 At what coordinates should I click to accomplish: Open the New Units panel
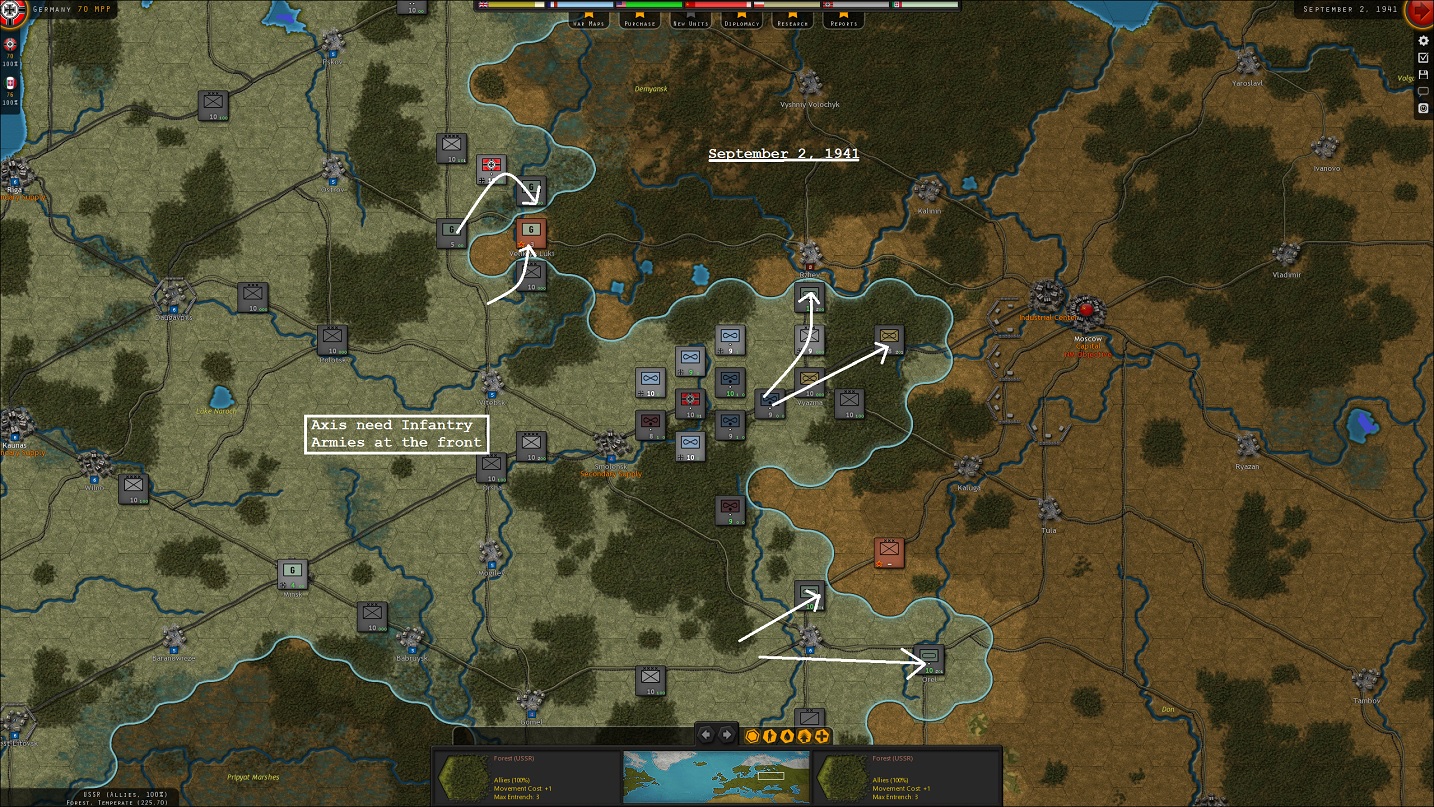point(690,20)
